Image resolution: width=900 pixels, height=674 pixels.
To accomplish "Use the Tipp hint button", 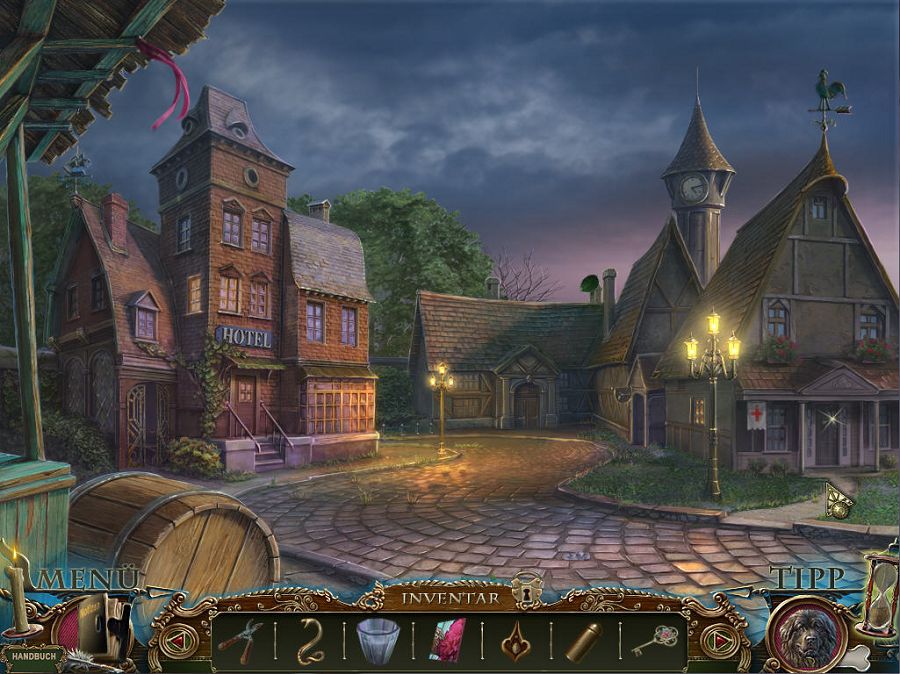I will (x=806, y=578).
